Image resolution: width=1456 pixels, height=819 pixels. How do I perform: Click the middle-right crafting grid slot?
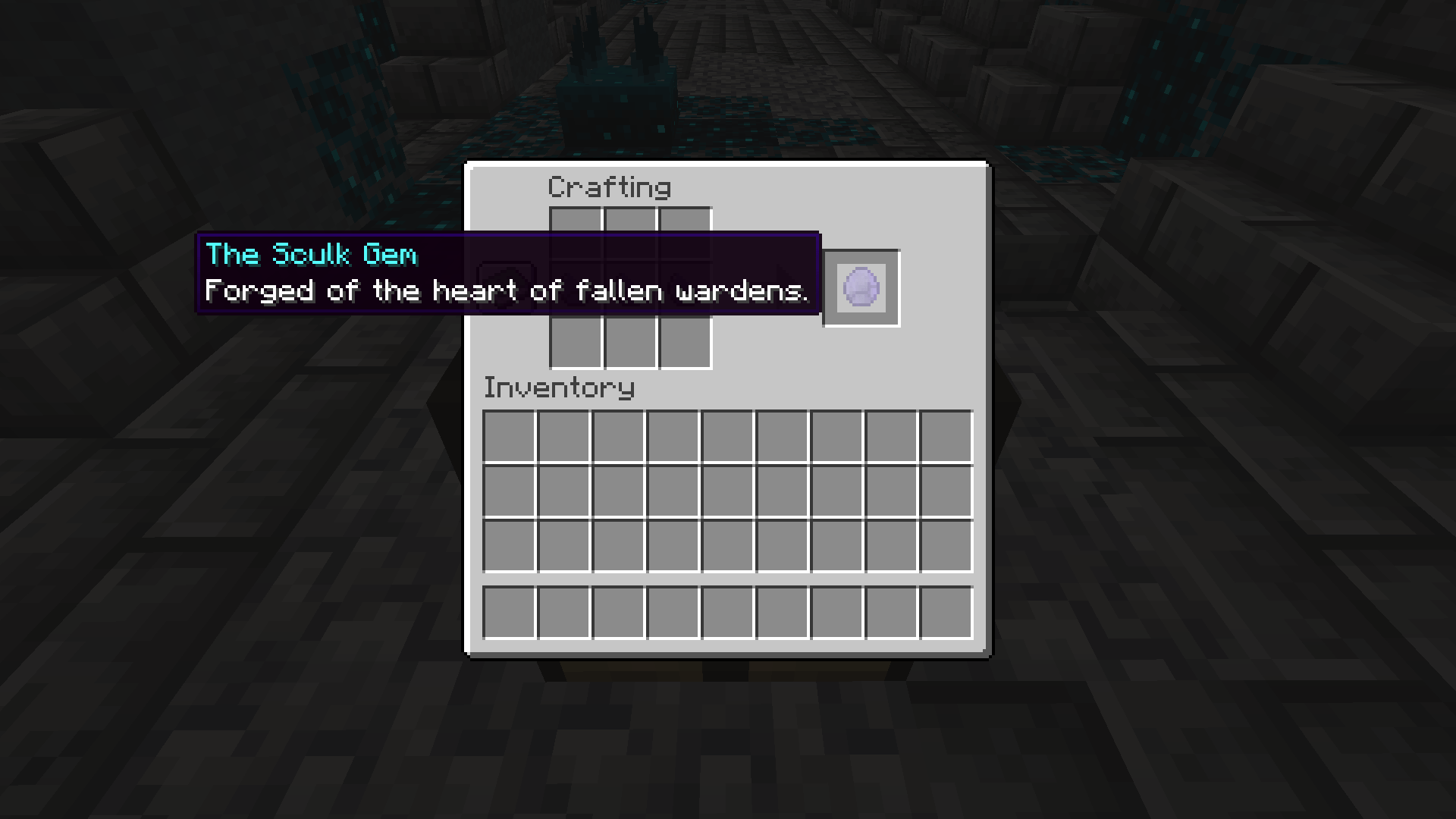[685, 288]
